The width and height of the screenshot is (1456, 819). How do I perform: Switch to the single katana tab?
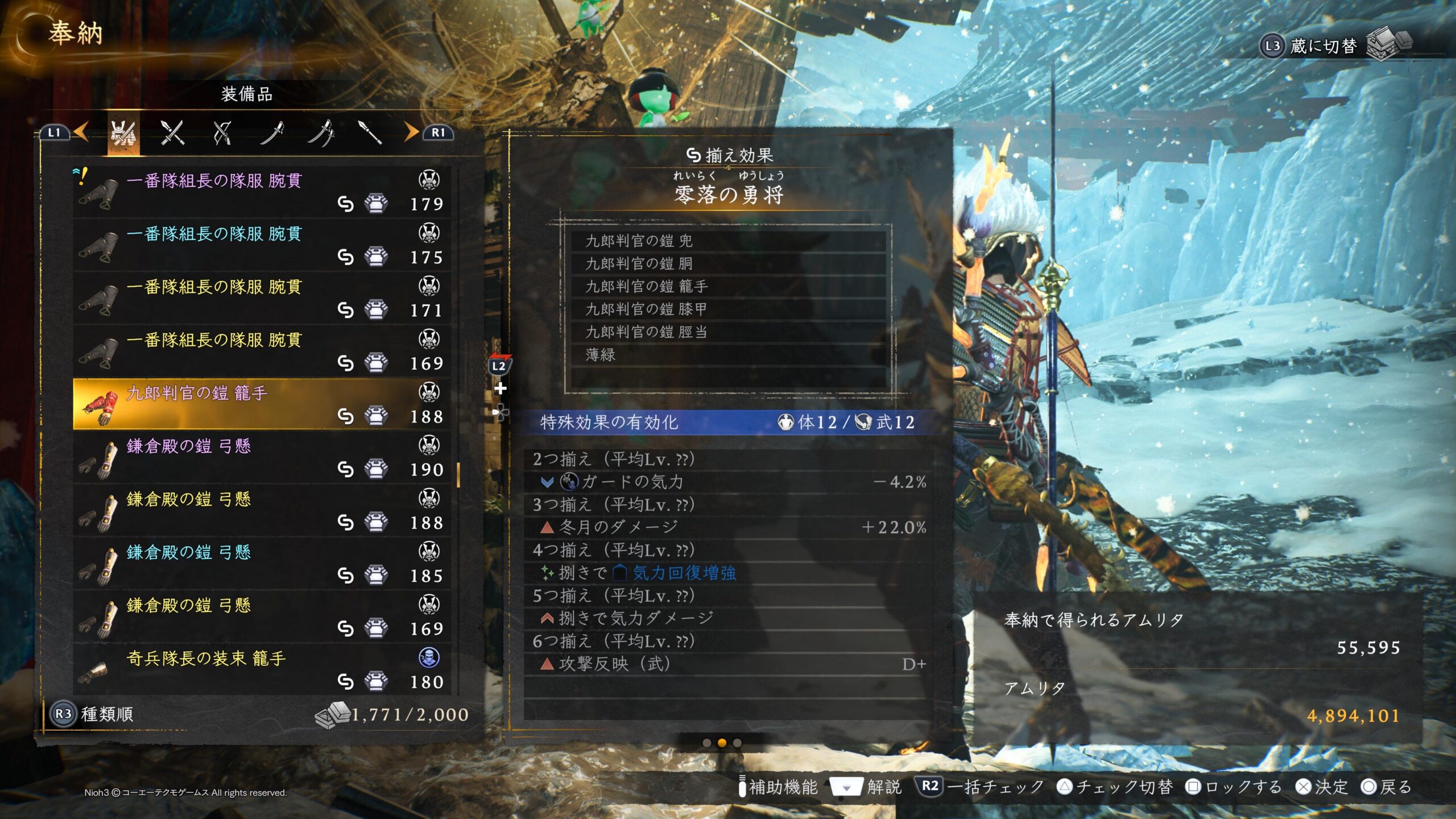(272, 134)
